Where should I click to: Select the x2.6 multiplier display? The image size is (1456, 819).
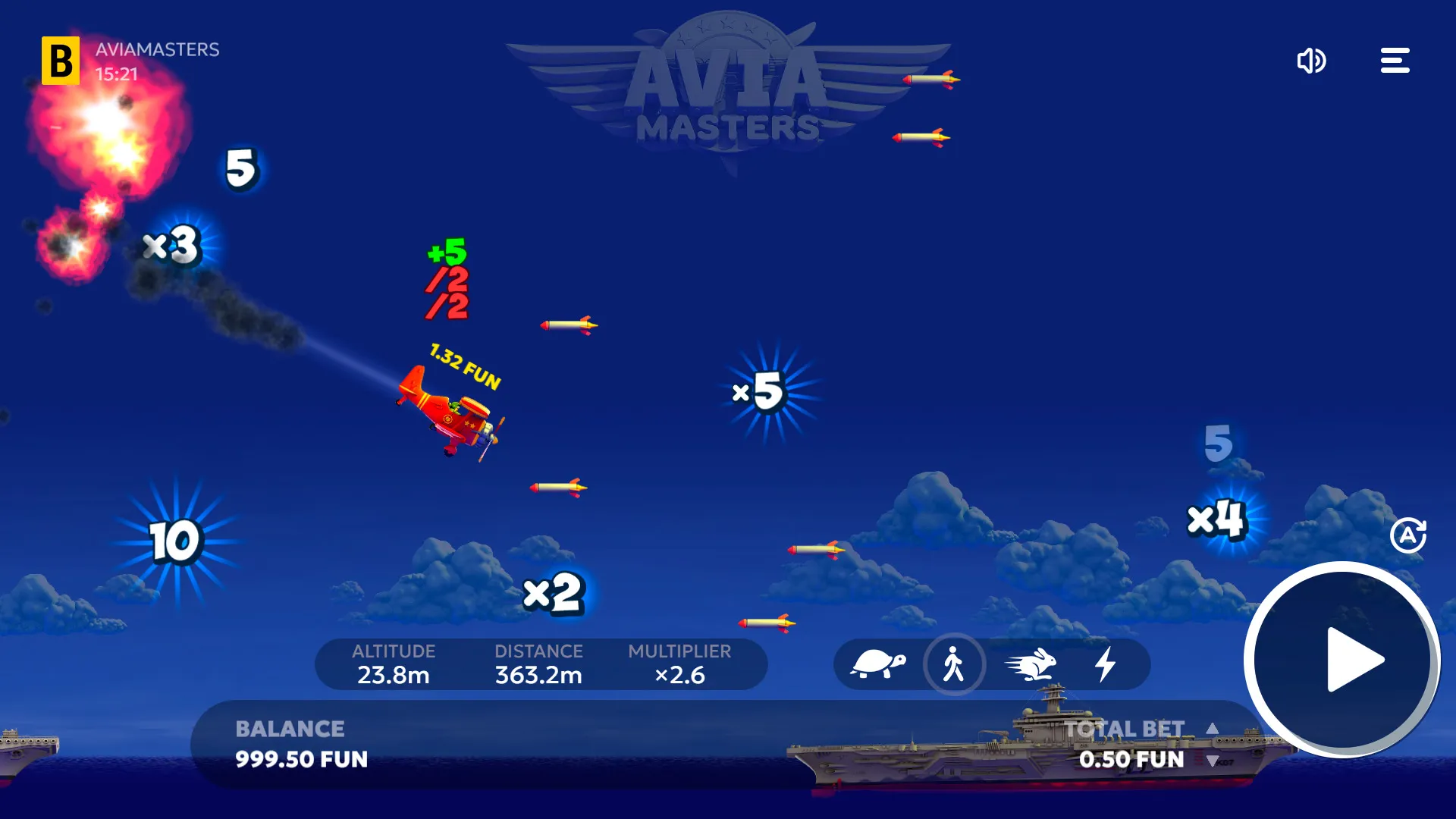tap(679, 673)
